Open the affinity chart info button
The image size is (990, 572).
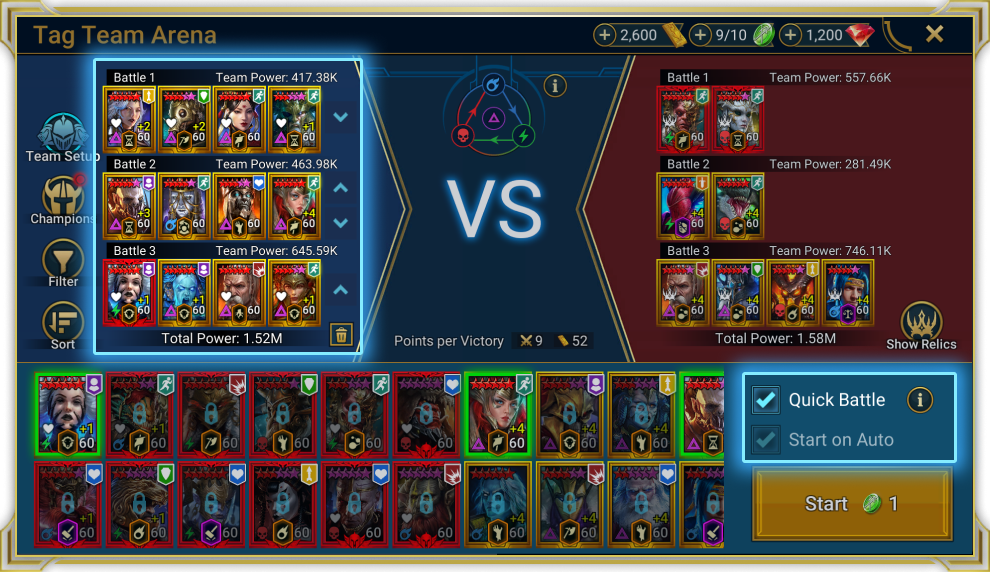(x=555, y=85)
